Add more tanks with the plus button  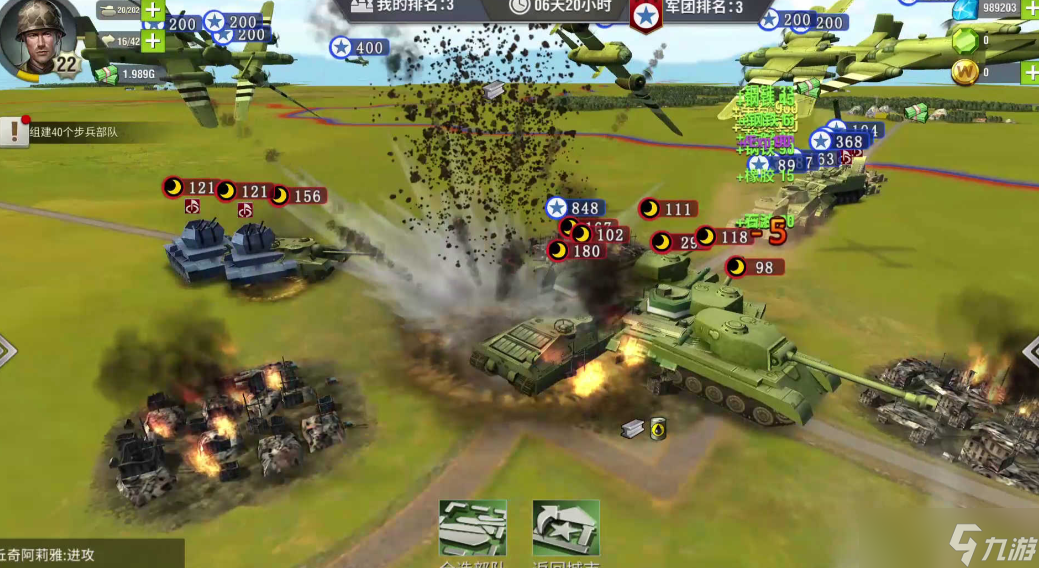(x=152, y=11)
